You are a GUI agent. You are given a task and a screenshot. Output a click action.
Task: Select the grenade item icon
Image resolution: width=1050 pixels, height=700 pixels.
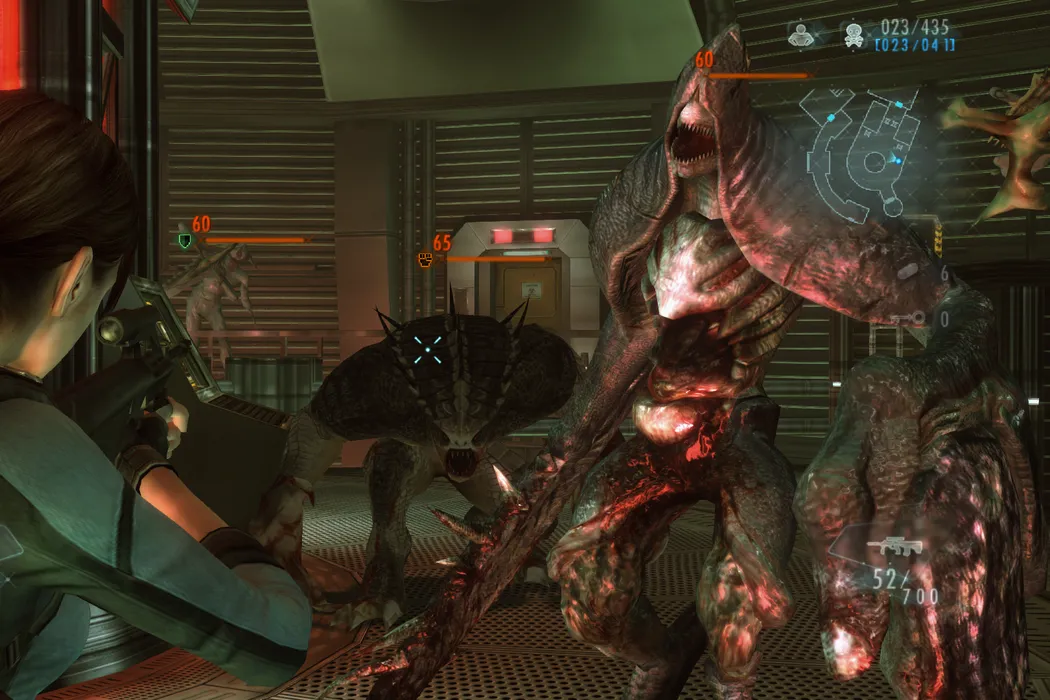coord(908,271)
